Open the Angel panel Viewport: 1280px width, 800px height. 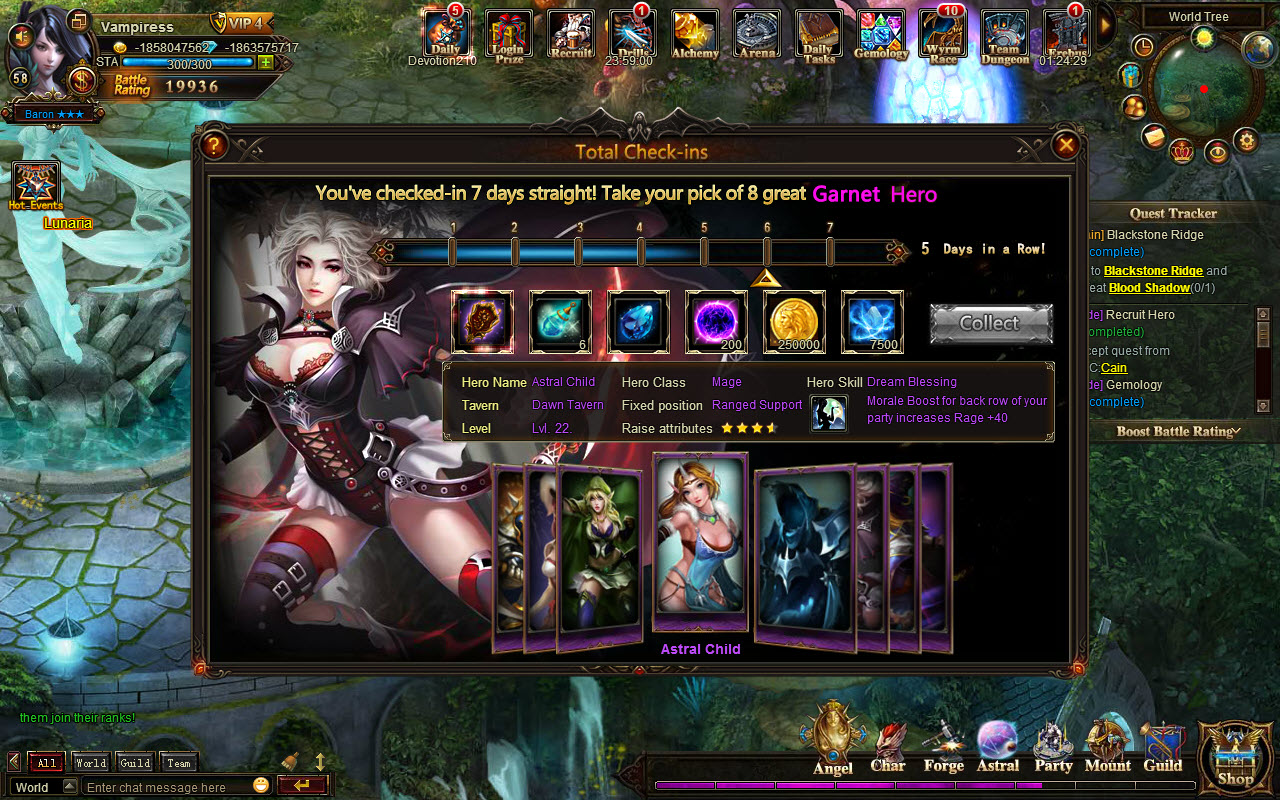point(832,740)
